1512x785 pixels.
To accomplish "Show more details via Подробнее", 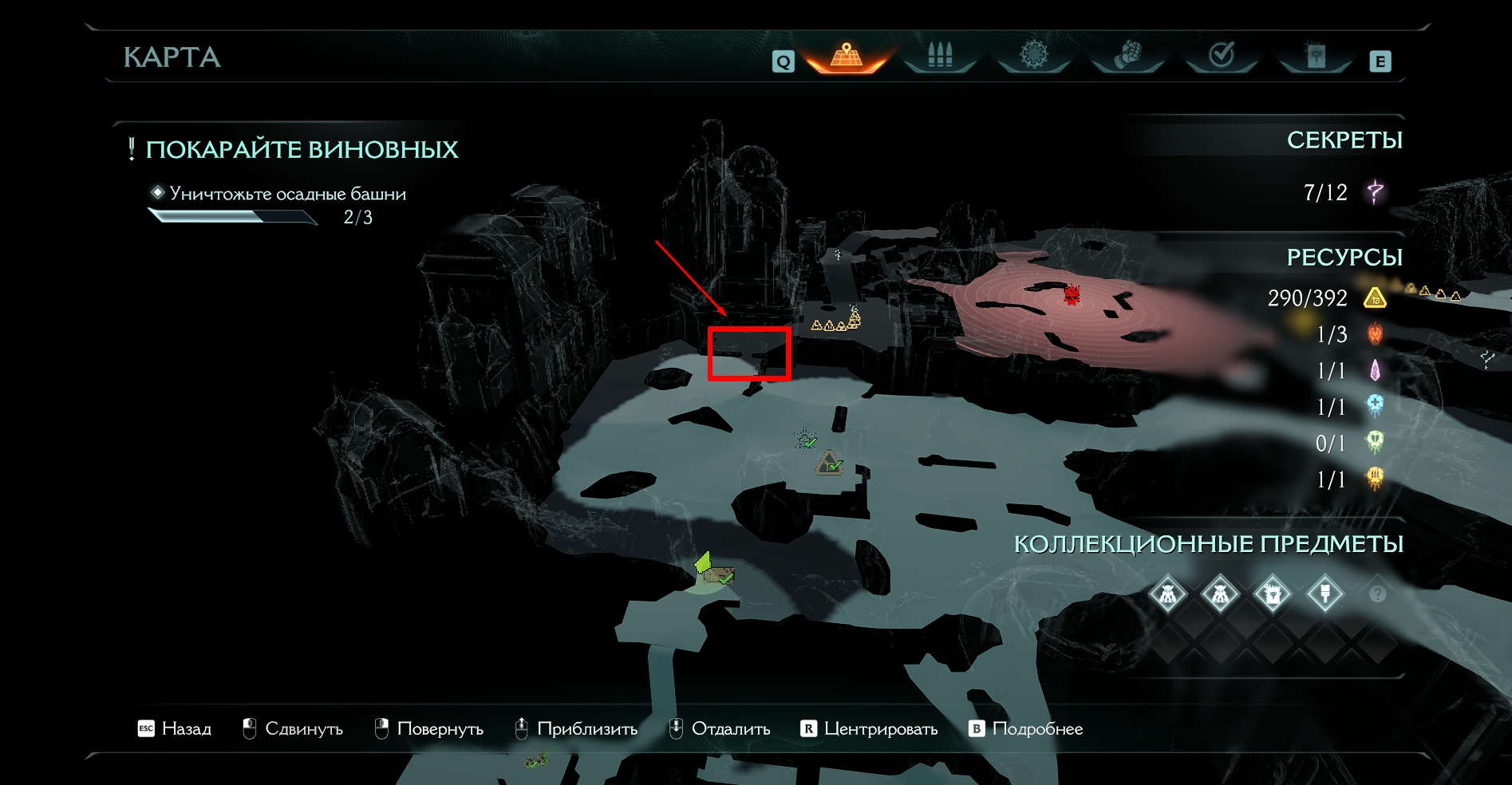I will click(x=1026, y=728).
